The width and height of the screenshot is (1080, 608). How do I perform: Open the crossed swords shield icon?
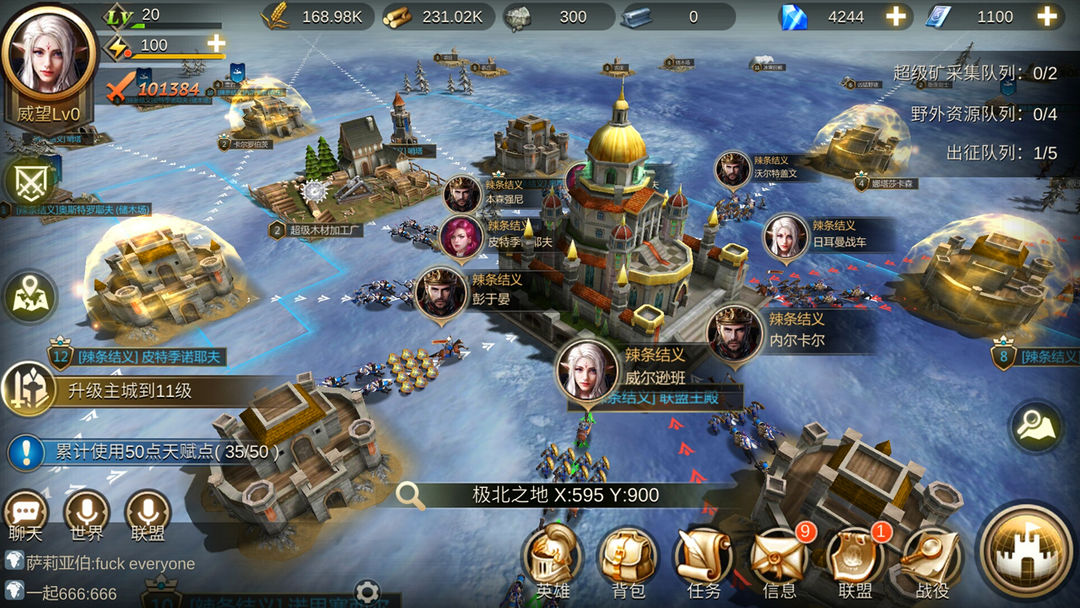(x=29, y=181)
